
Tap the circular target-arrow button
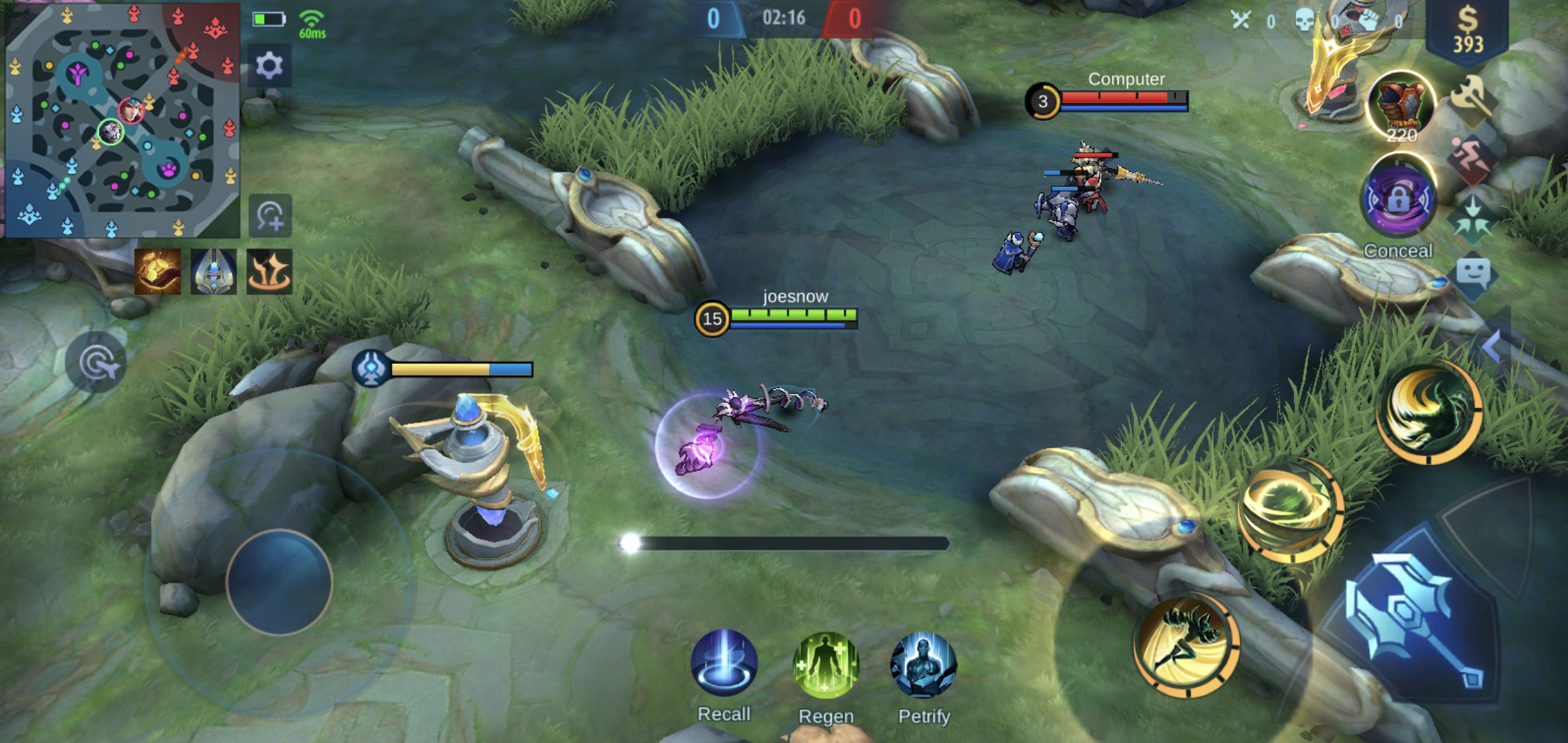tap(96, 363)
